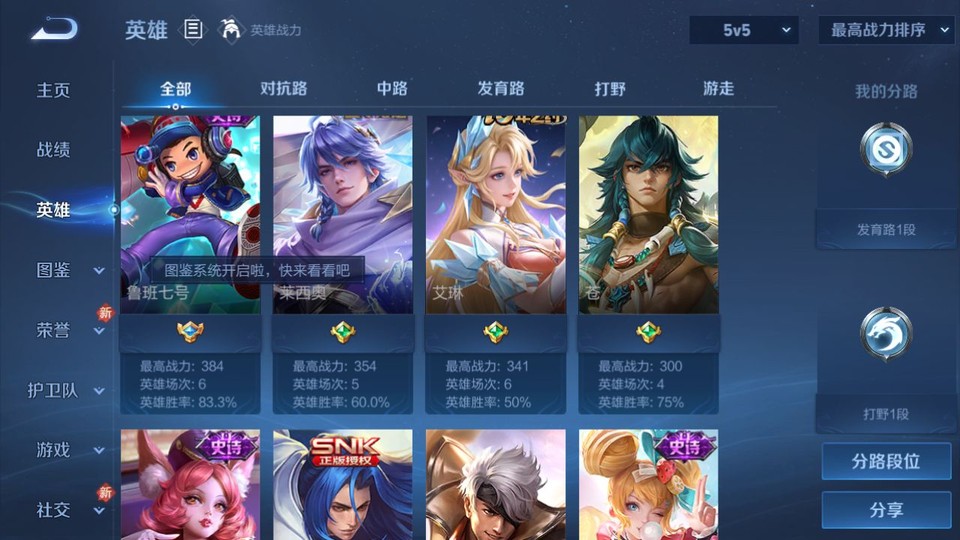Expand the 护卫队 sidebar section

(68, 390)
